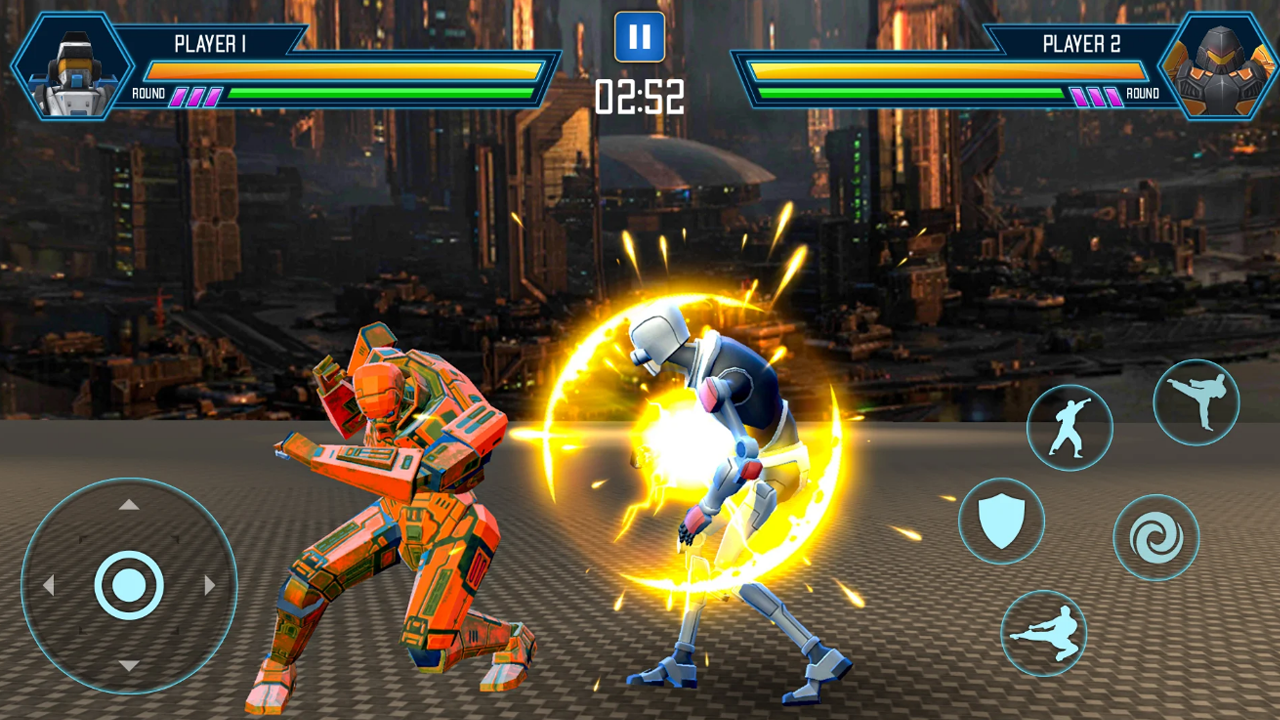Select the Player 1 name banner
This screenshot has width=1280, height=720.
212,44
